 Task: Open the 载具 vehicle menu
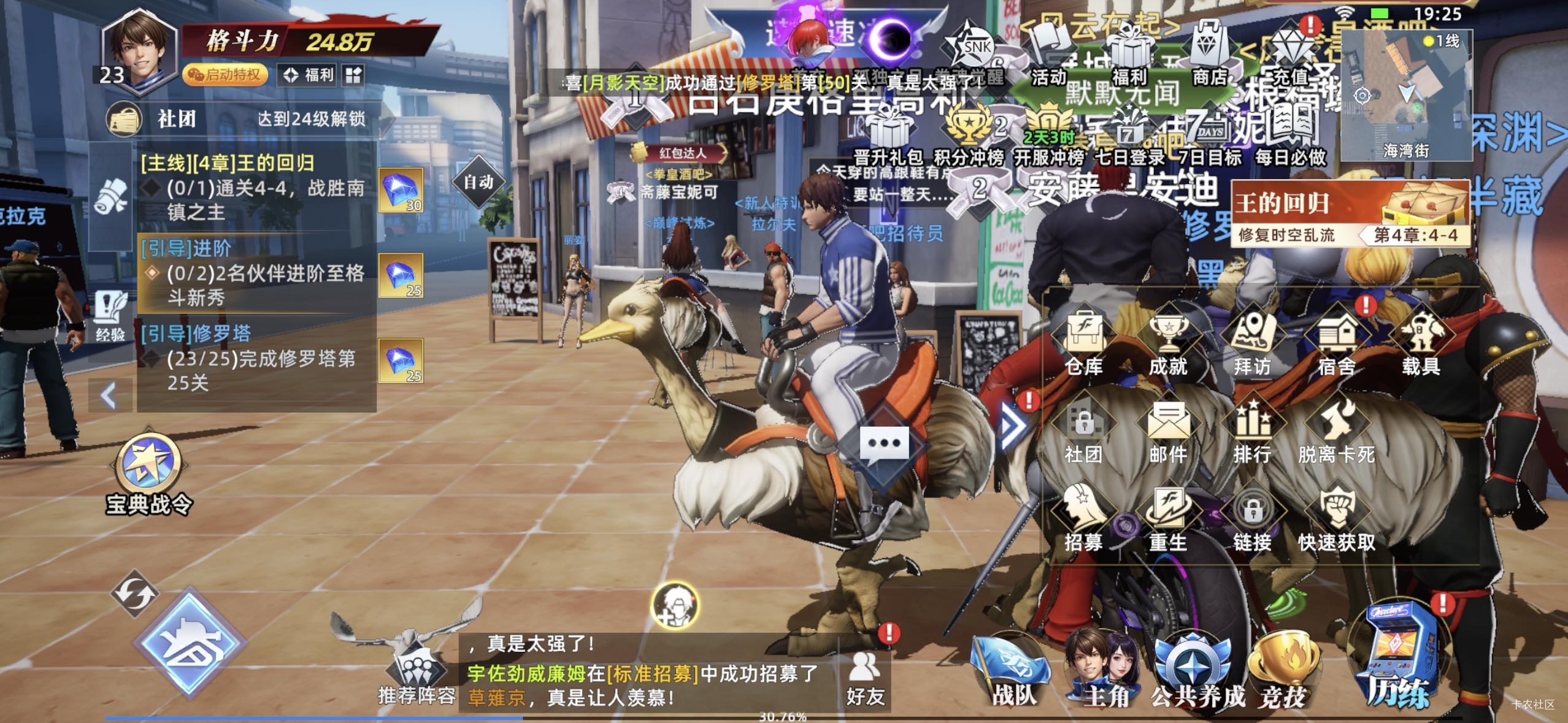click(x=1420, y=342)
